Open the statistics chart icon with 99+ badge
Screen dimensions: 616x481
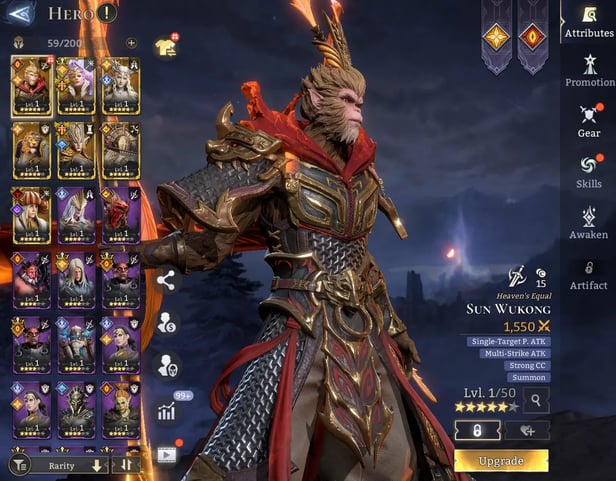point(166,410)
